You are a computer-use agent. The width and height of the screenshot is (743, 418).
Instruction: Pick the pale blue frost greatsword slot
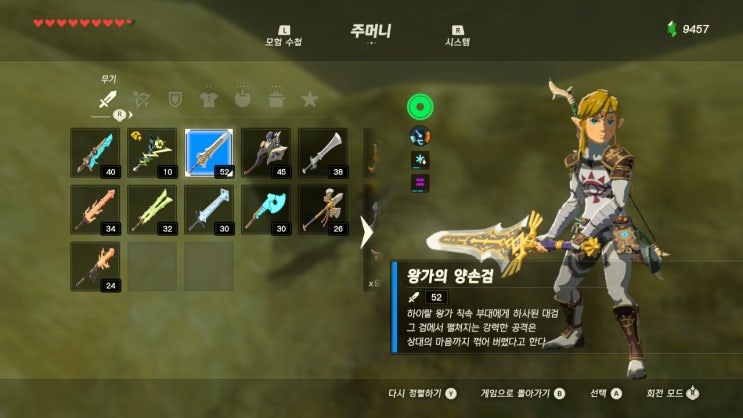tap(209, 209)
